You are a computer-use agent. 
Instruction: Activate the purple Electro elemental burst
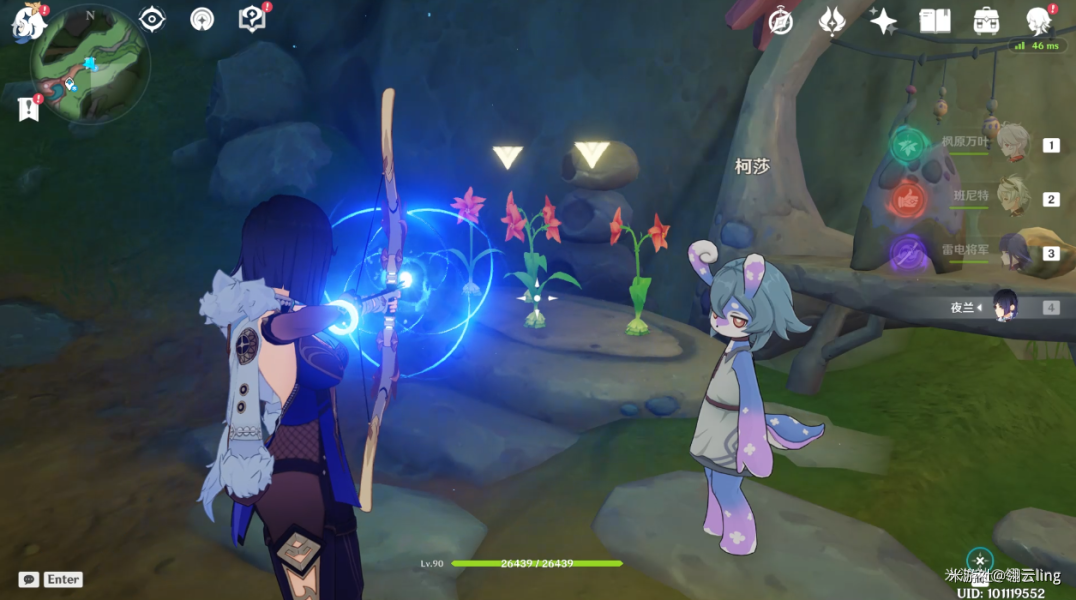[909, 253]
